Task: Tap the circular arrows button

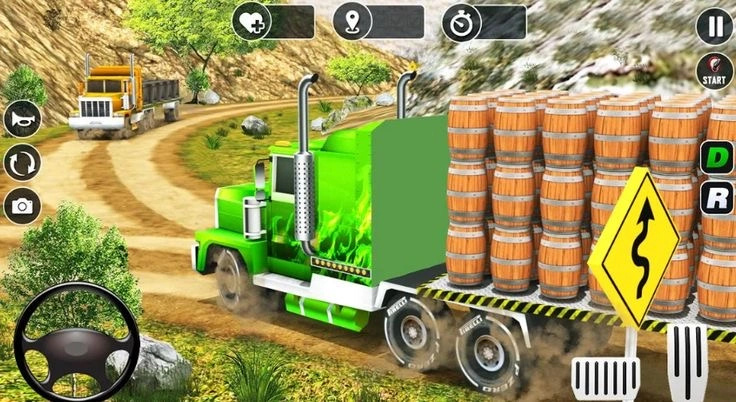Action: [22, 161]
